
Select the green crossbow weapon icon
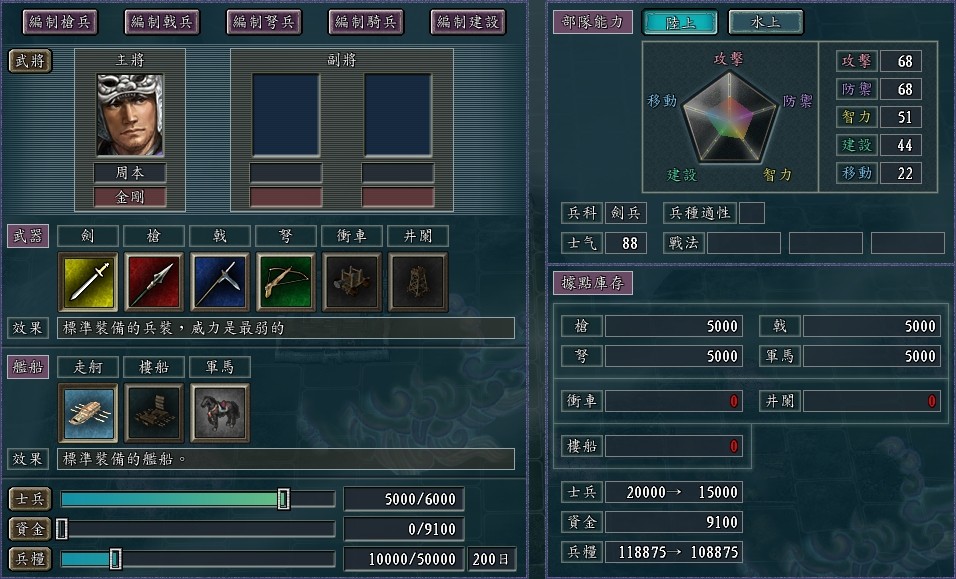click(286, 282)
